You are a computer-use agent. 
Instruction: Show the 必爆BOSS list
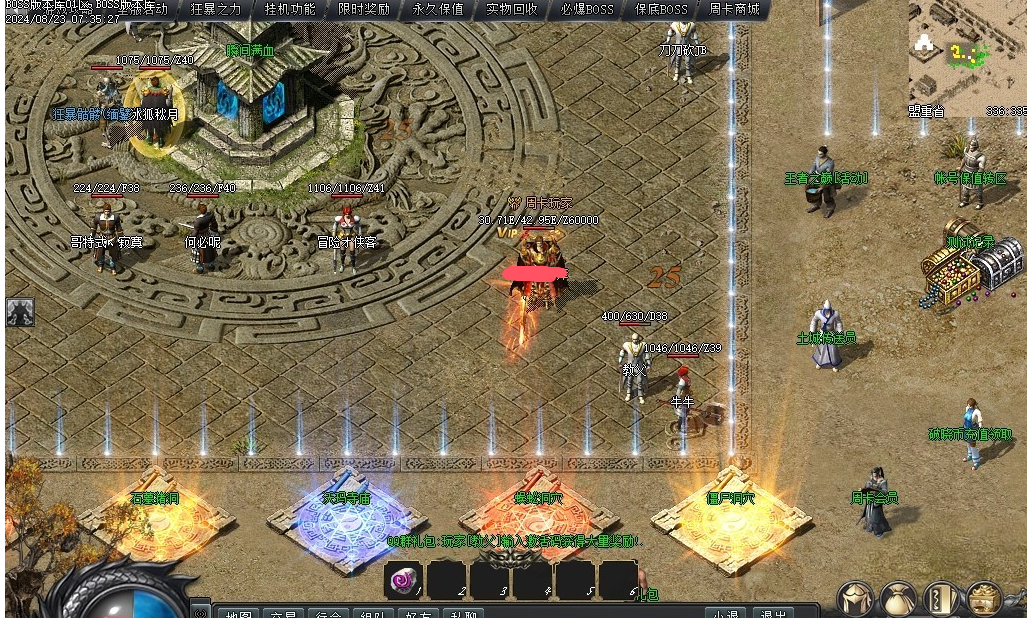point(587,9)
